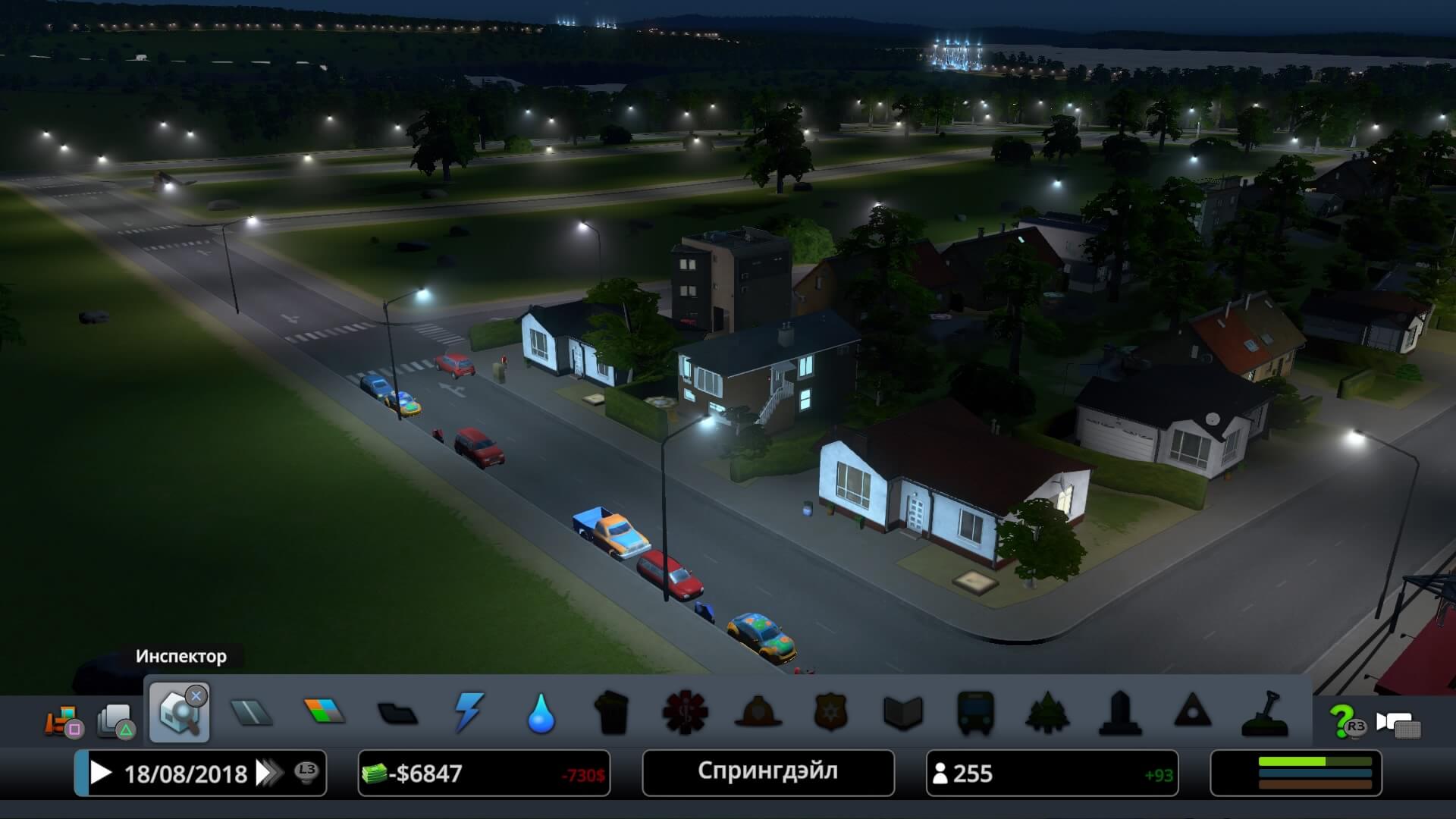The width and height of the screenshot is (1456, 819).
Task: Open the education book menu
Action: click(902, 713)
